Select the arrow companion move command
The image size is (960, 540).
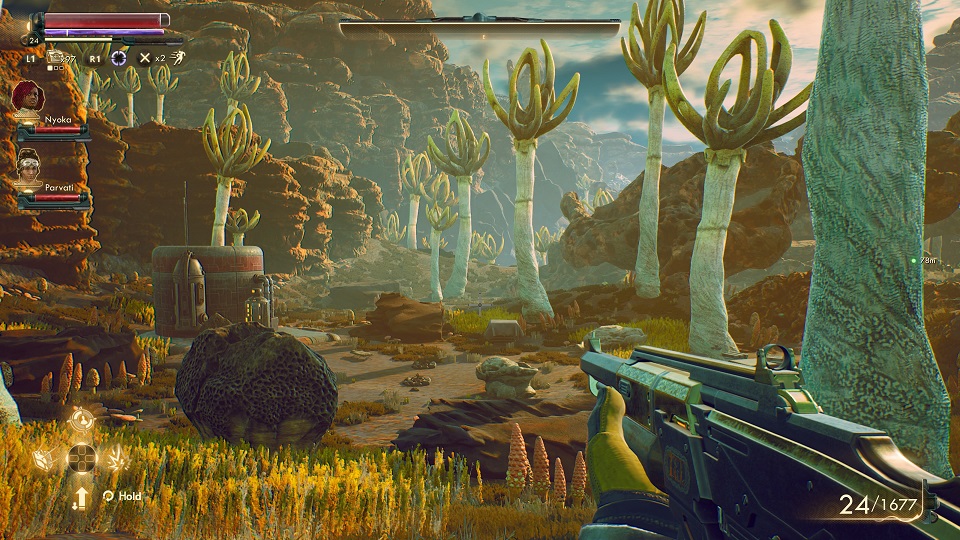[x=82, y=495]
